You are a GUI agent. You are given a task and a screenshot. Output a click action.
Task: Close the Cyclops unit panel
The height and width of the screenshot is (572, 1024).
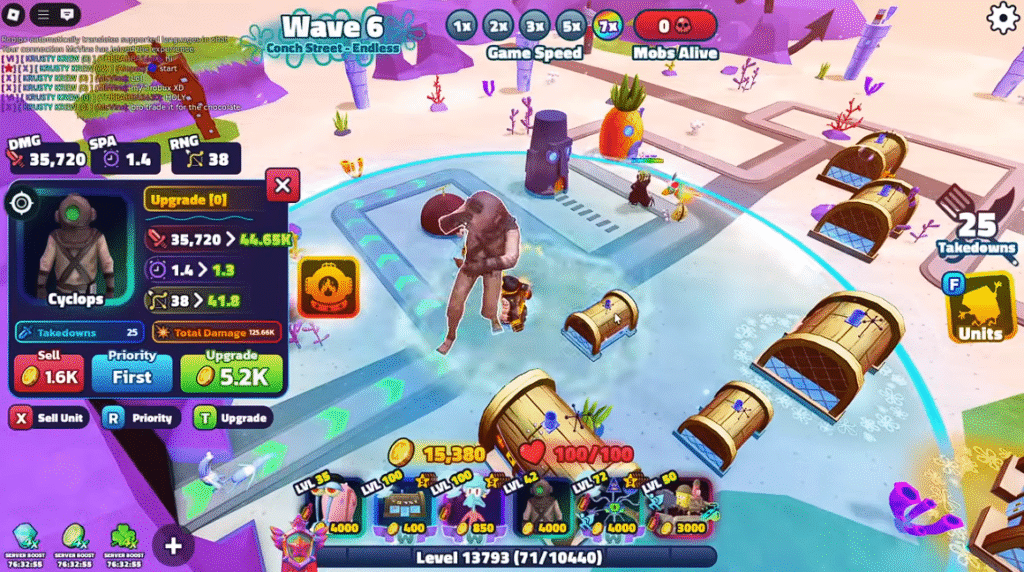tap(282, 185)
